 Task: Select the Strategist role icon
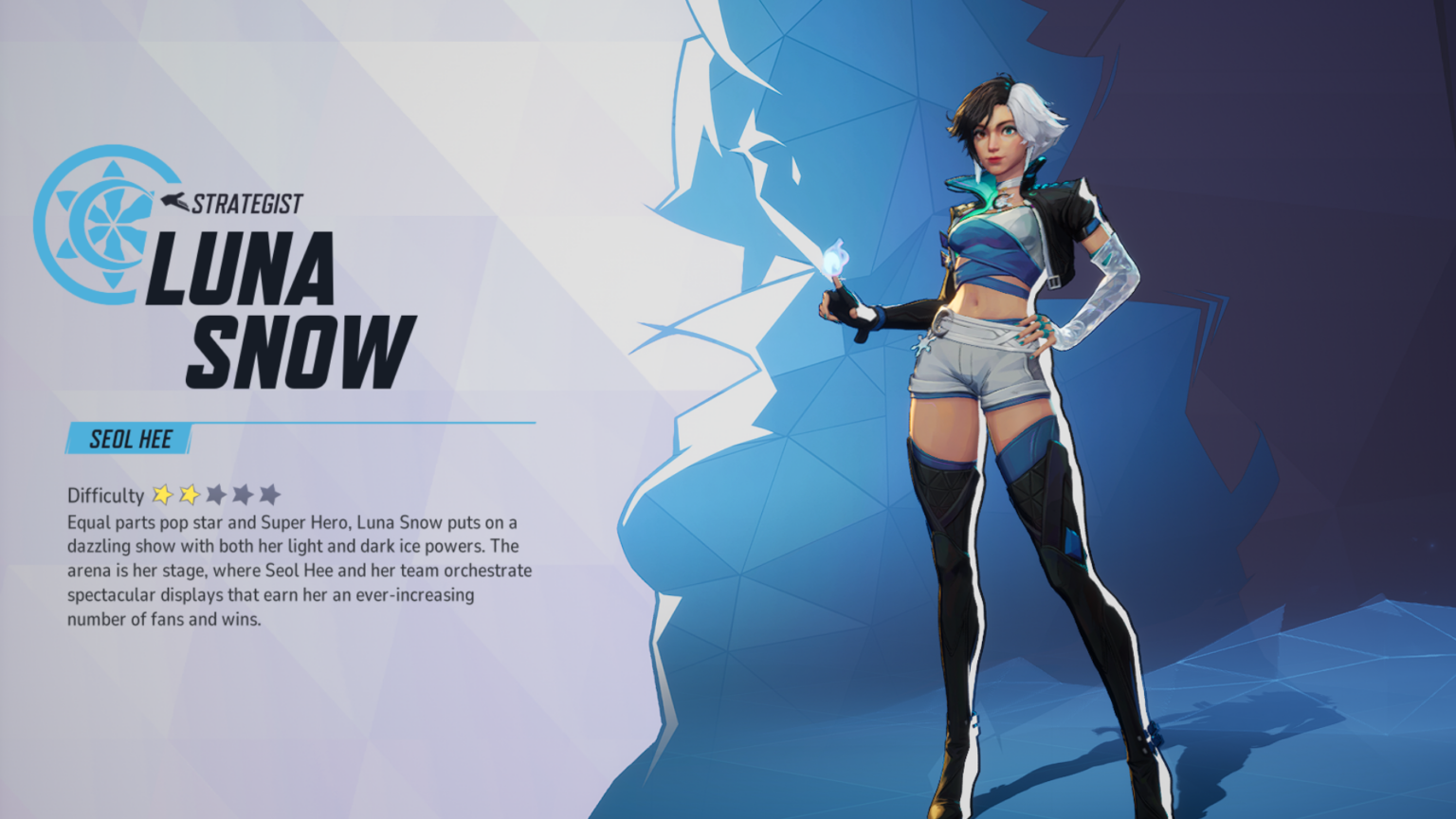click(x=173, y=201)
